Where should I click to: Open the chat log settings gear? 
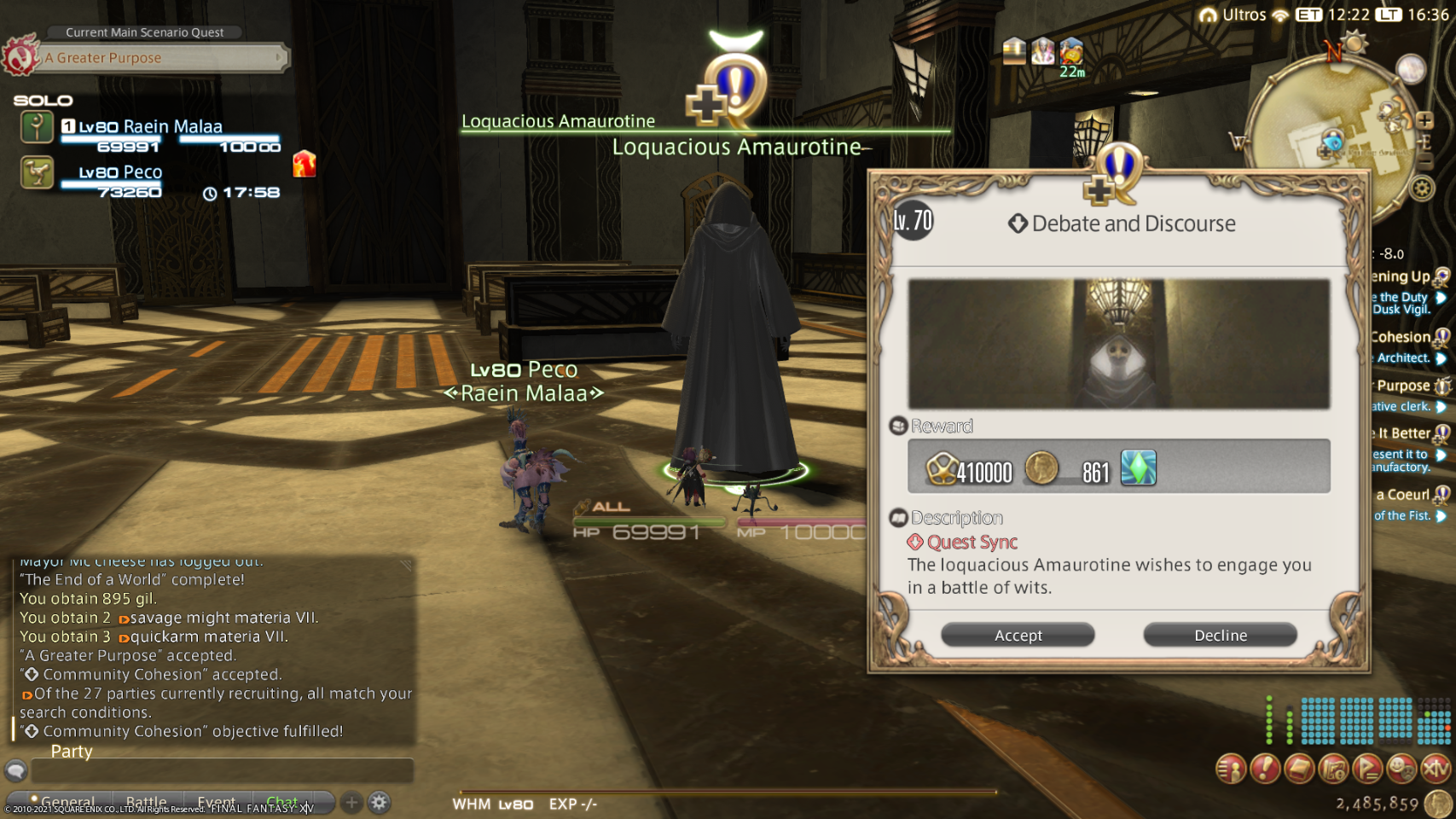tap(380, 802)
